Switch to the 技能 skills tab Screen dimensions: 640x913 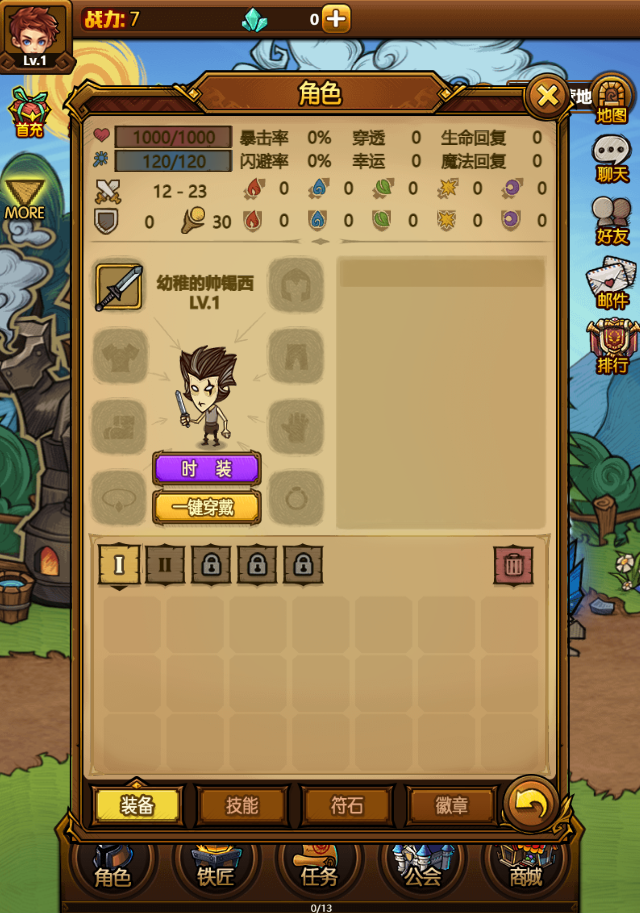pyautogui.click(x=242, y=805)
